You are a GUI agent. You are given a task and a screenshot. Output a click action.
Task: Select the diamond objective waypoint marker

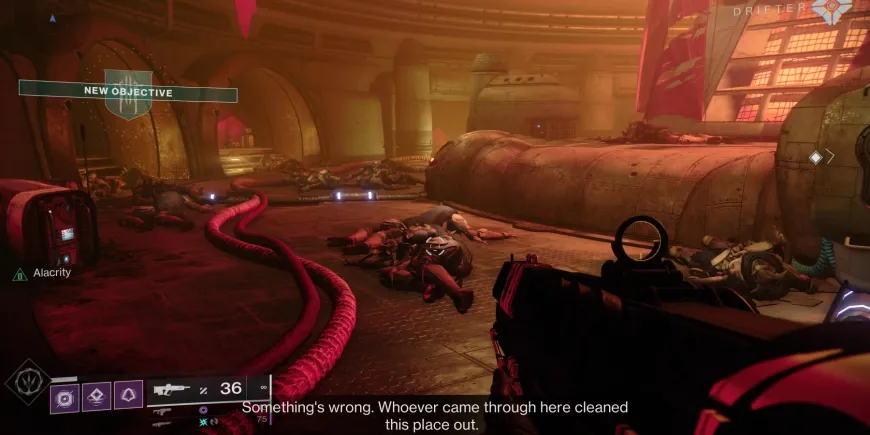tap(815, 157)
